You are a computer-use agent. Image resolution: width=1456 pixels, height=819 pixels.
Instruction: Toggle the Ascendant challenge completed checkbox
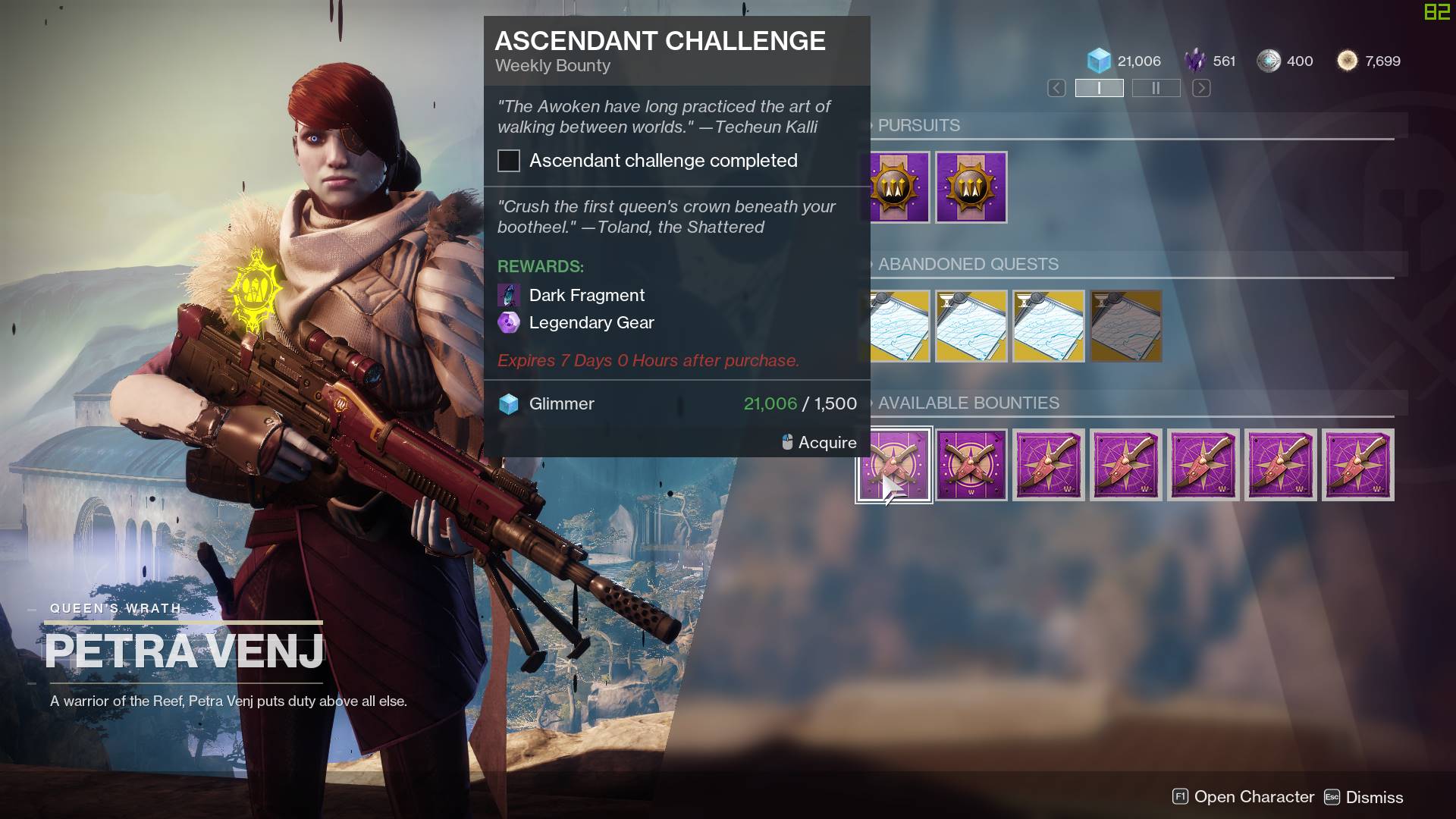pyautogui.click(x=508, y=161)
